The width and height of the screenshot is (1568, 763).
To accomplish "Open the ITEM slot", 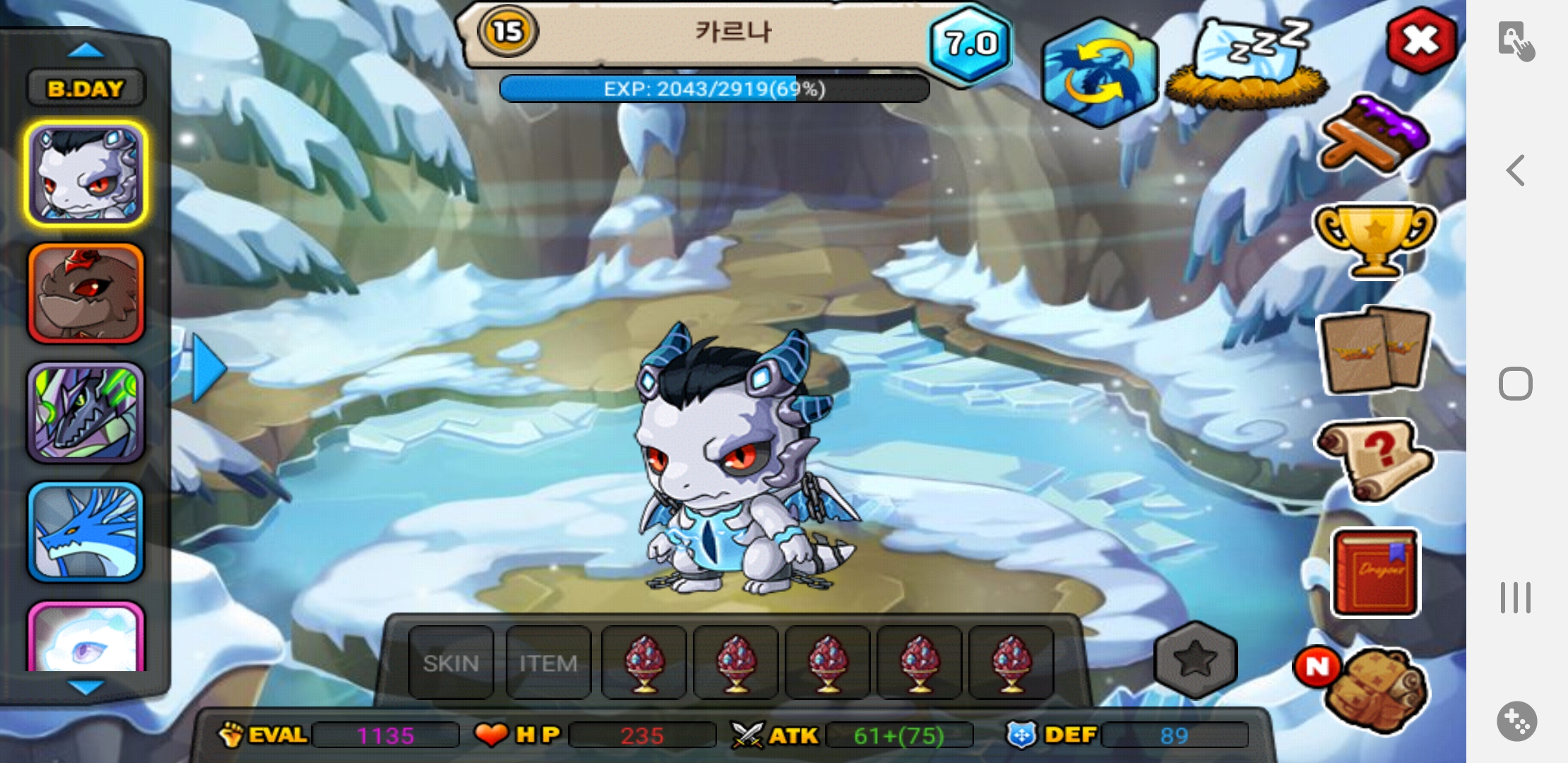I will click(548, 663).
